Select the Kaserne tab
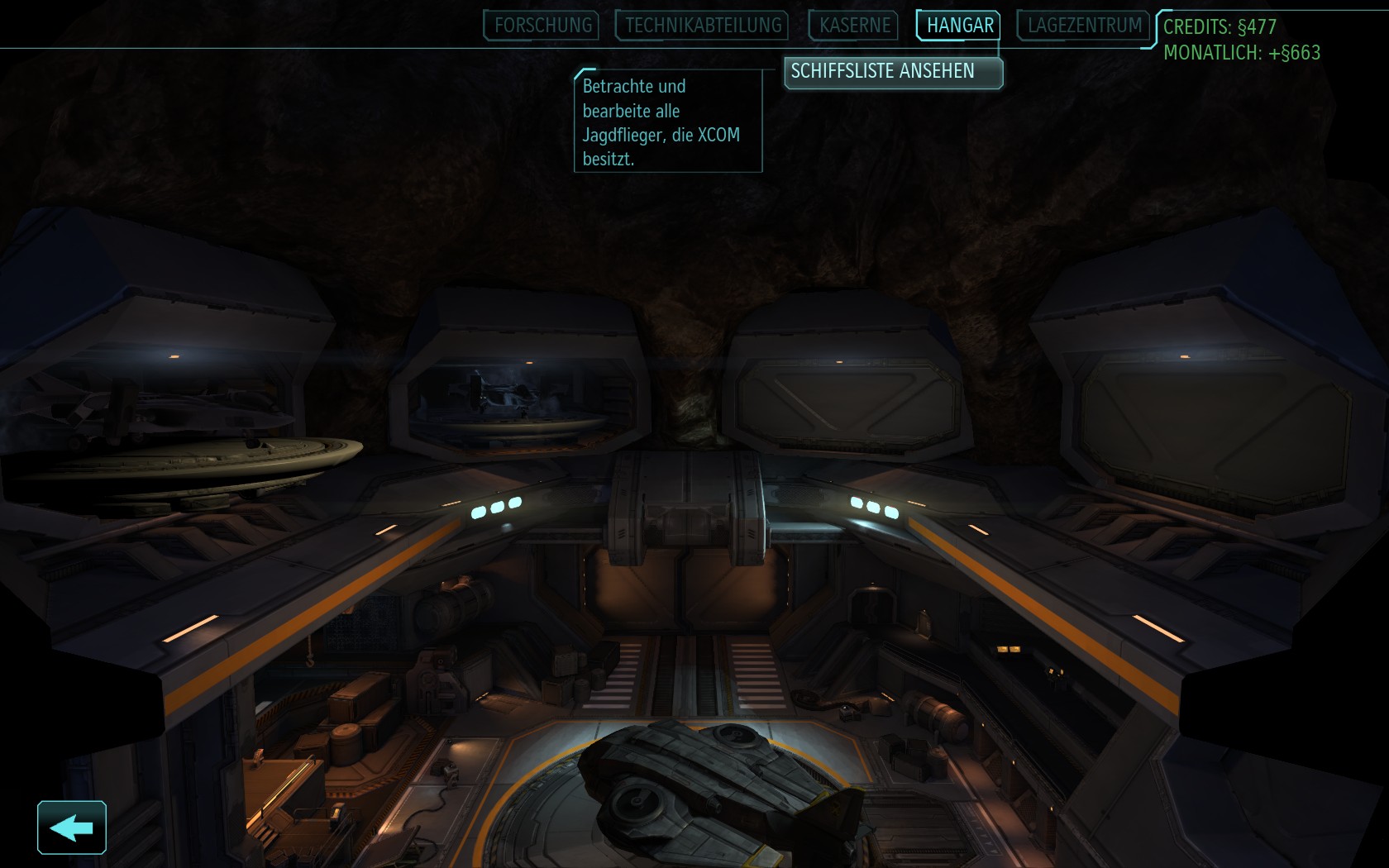The height and width of the screenshot is (868, 1389). tap(855, 26)
